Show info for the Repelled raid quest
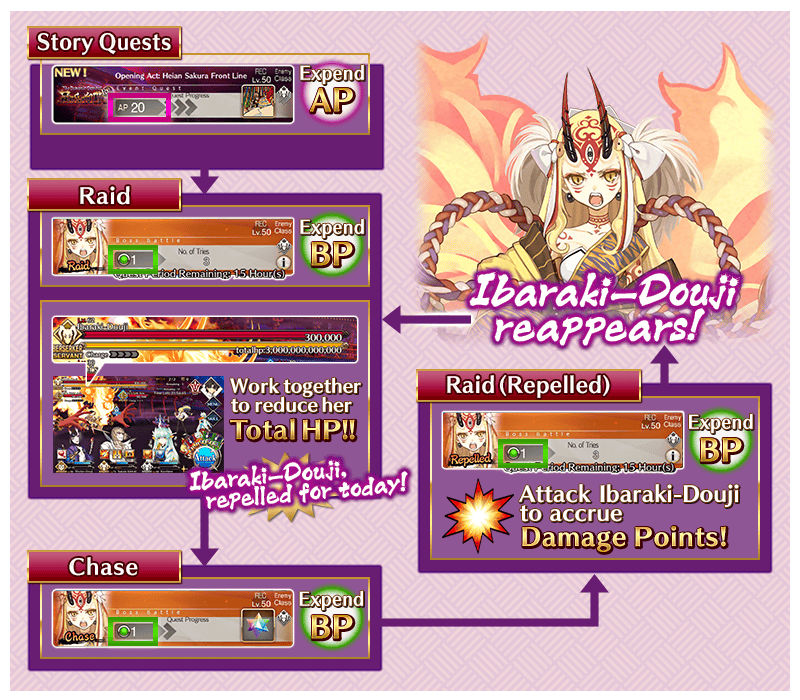Screen dimensions: 800x700 [x=675, y=456]
